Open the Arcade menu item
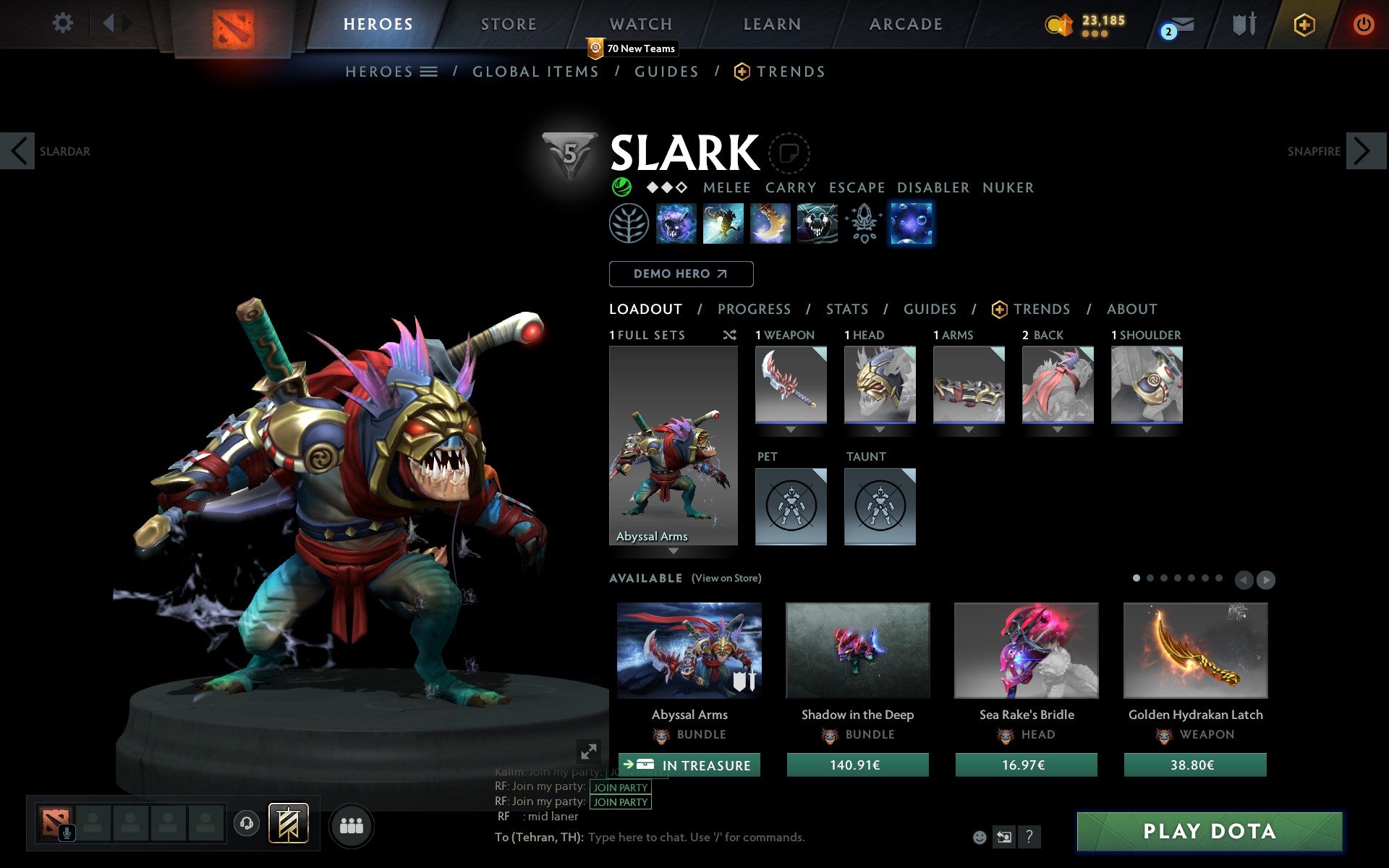This screenshot has height=868, width=1389. click(x=905, y=24)
